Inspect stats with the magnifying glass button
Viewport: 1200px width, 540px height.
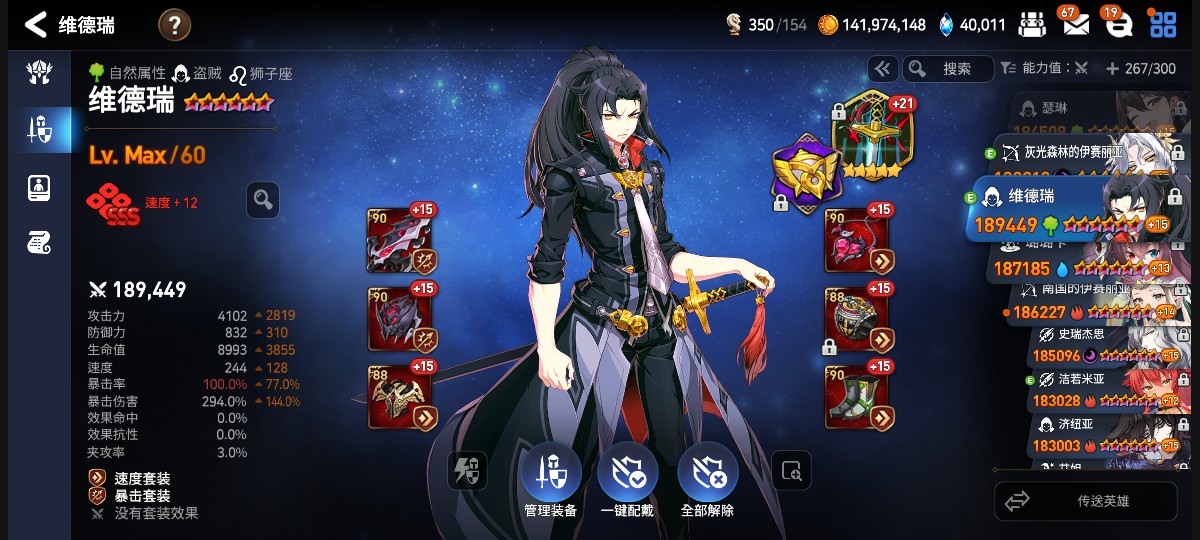(263, 200)
